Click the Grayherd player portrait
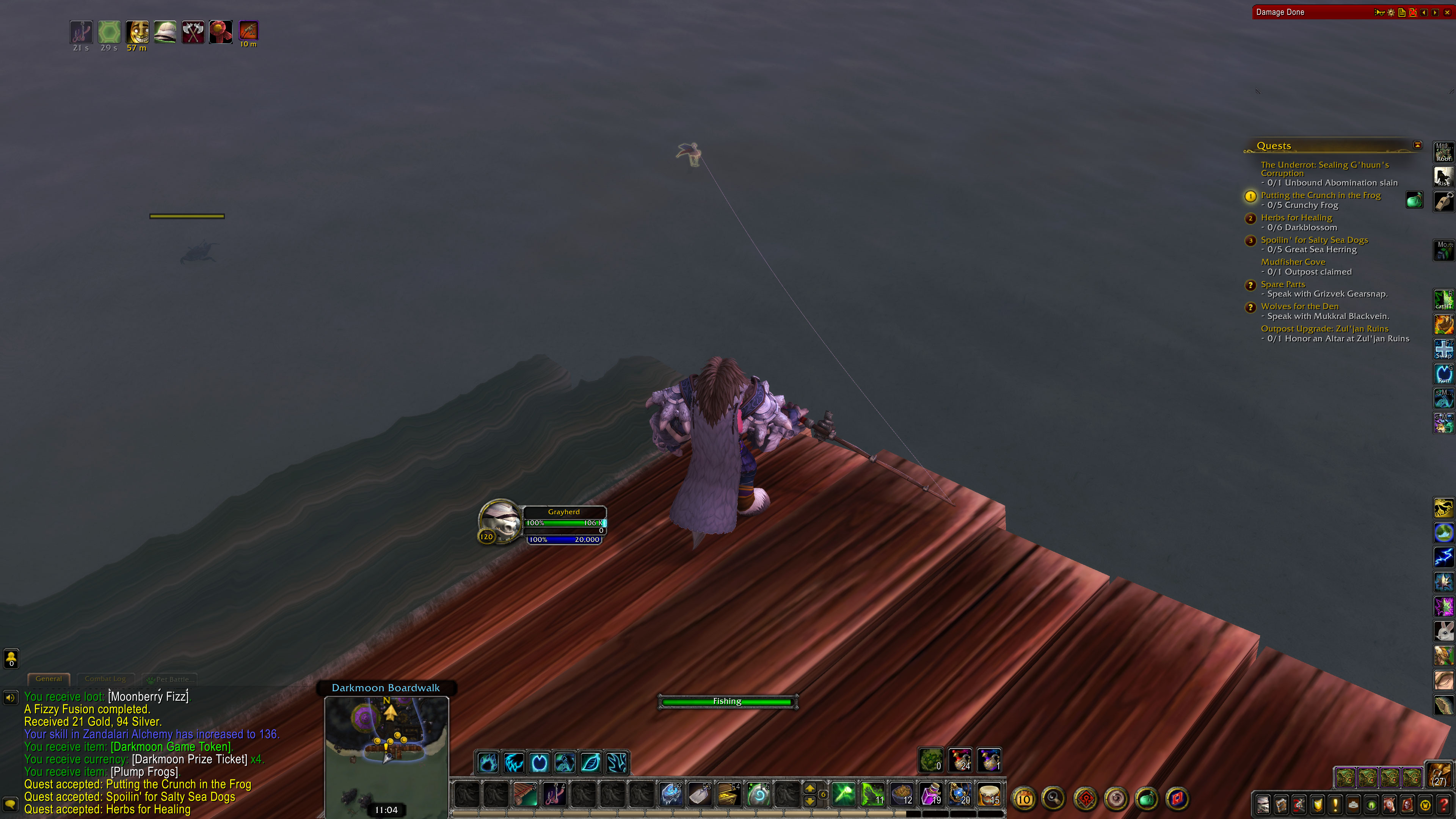This screenshot has height=819, width=1456. pyautogui.click(x=500, y=521)
